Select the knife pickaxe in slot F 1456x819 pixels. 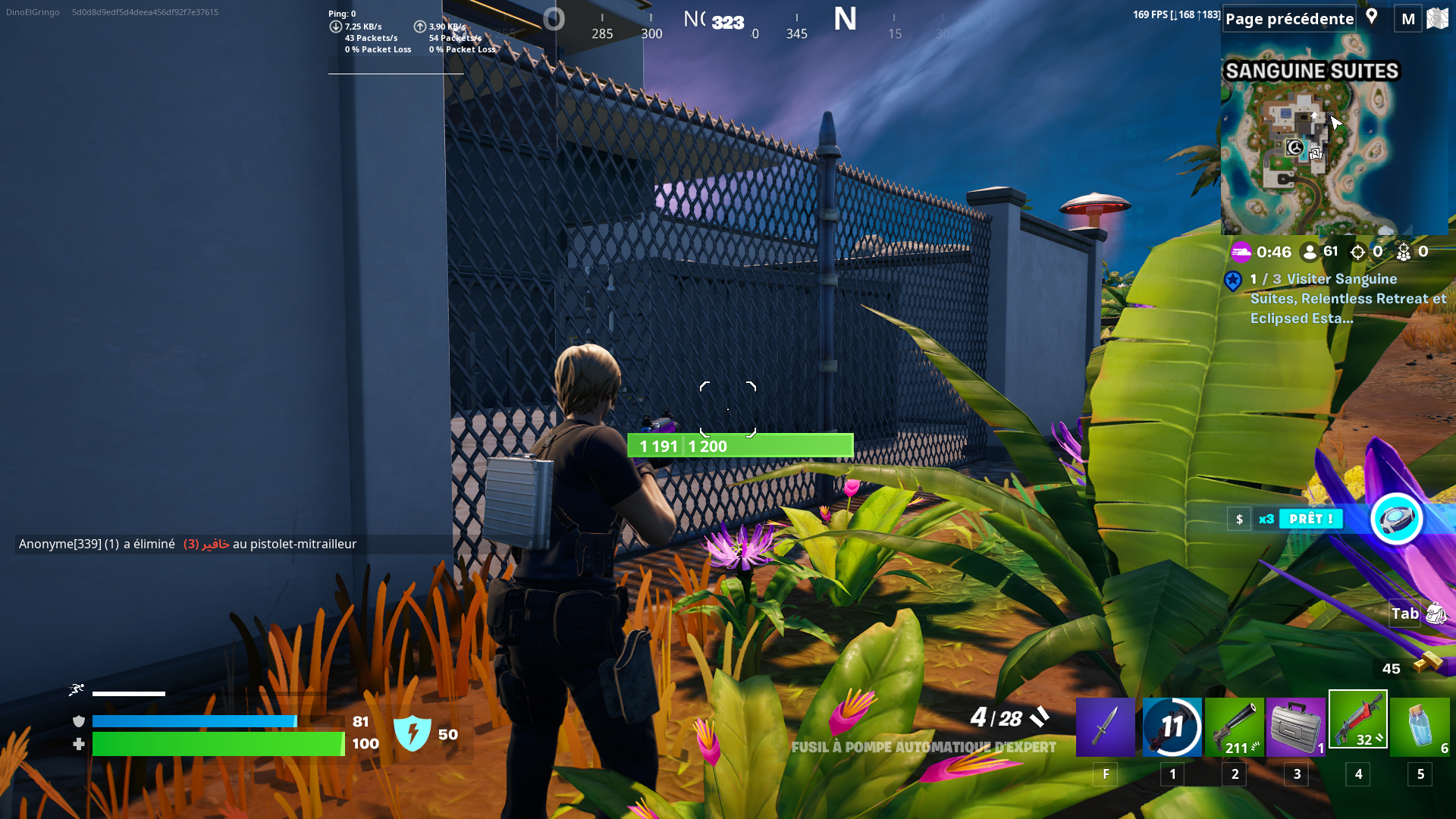1105,726
